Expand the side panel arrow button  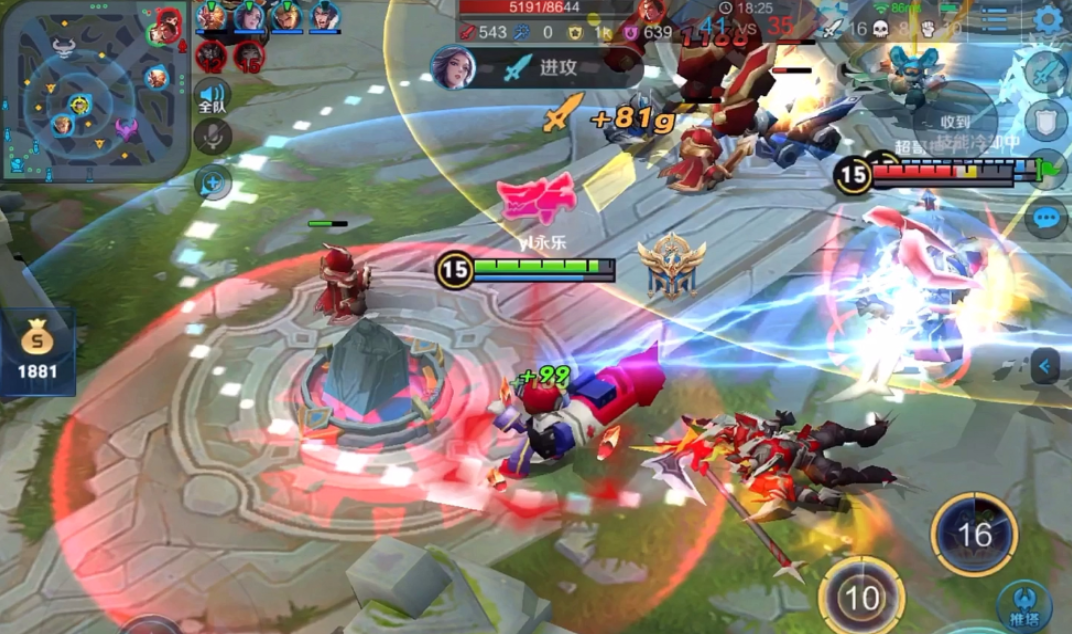[1046, 366]
